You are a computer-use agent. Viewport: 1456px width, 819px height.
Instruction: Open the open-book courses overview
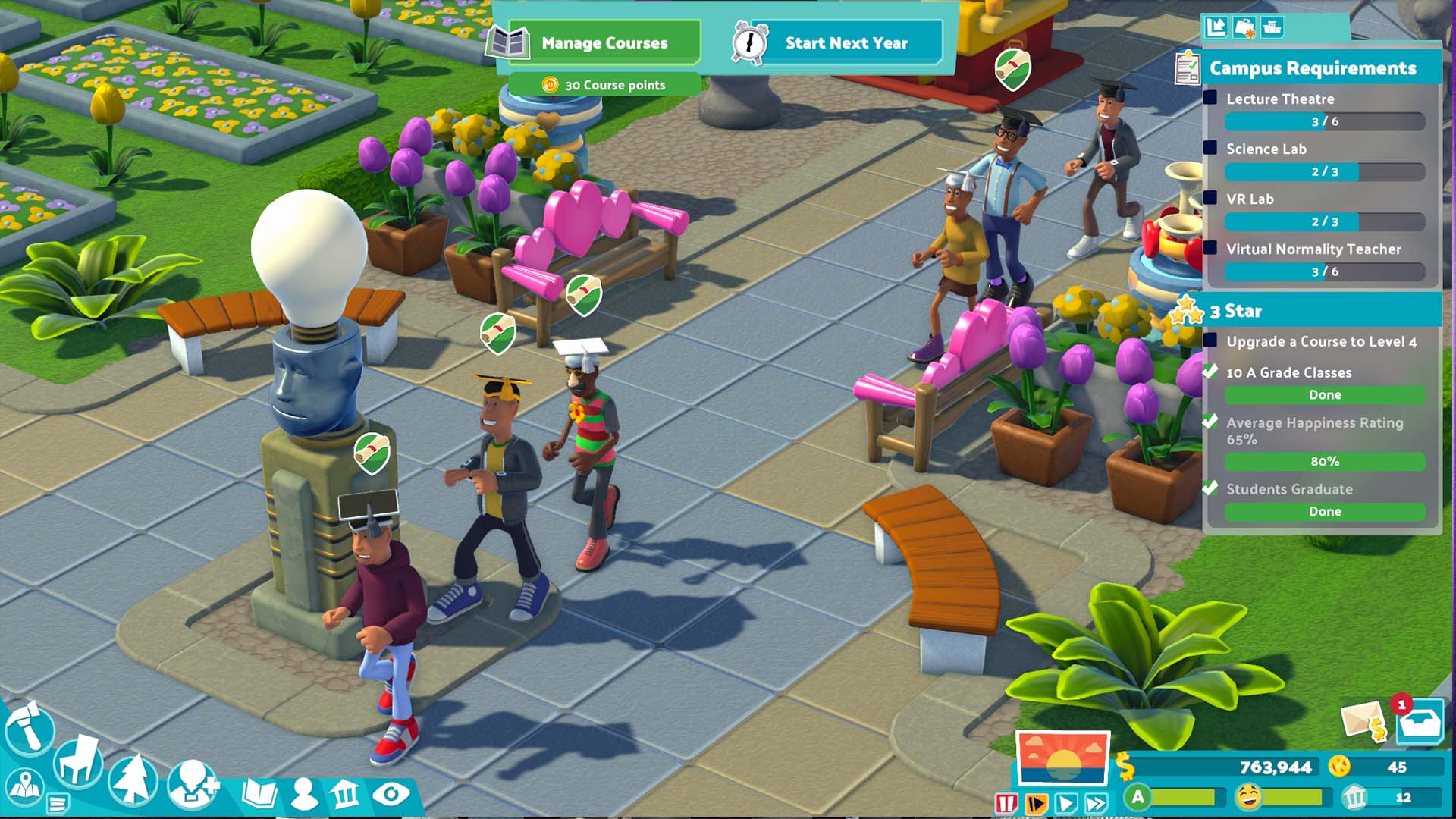point(259,794)
